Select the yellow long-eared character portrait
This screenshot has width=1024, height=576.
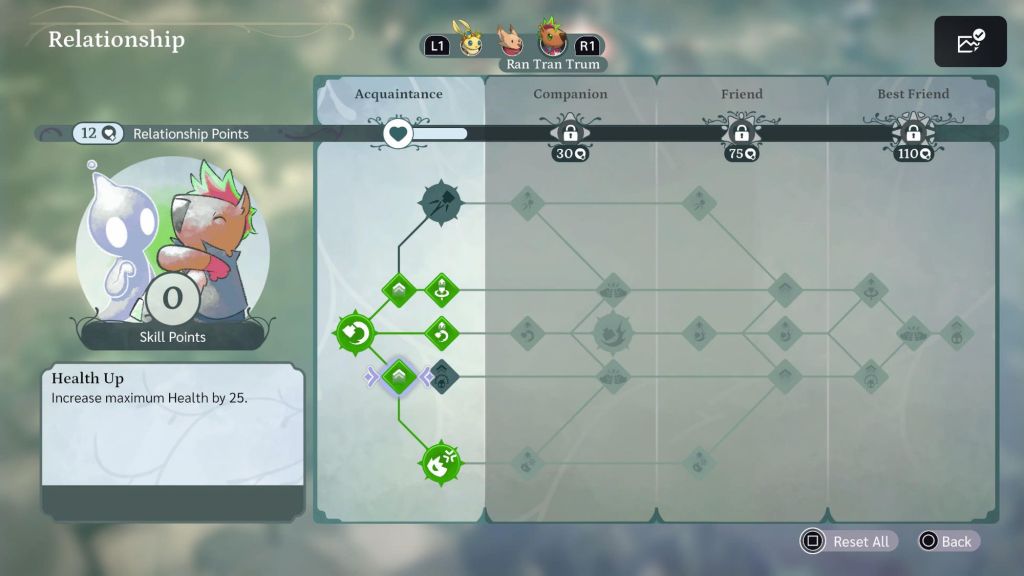(469, 43)
